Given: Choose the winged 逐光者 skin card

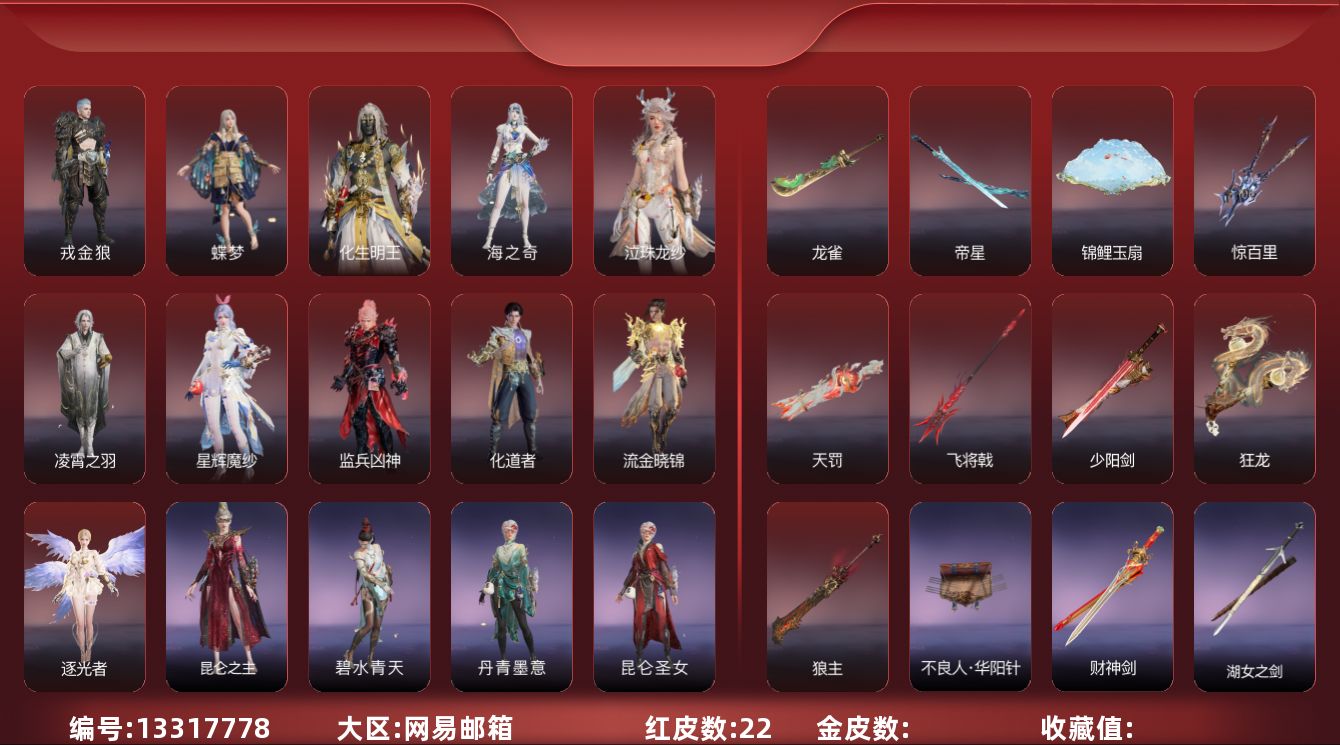Looking at the screenshot, I should [84, 596].
